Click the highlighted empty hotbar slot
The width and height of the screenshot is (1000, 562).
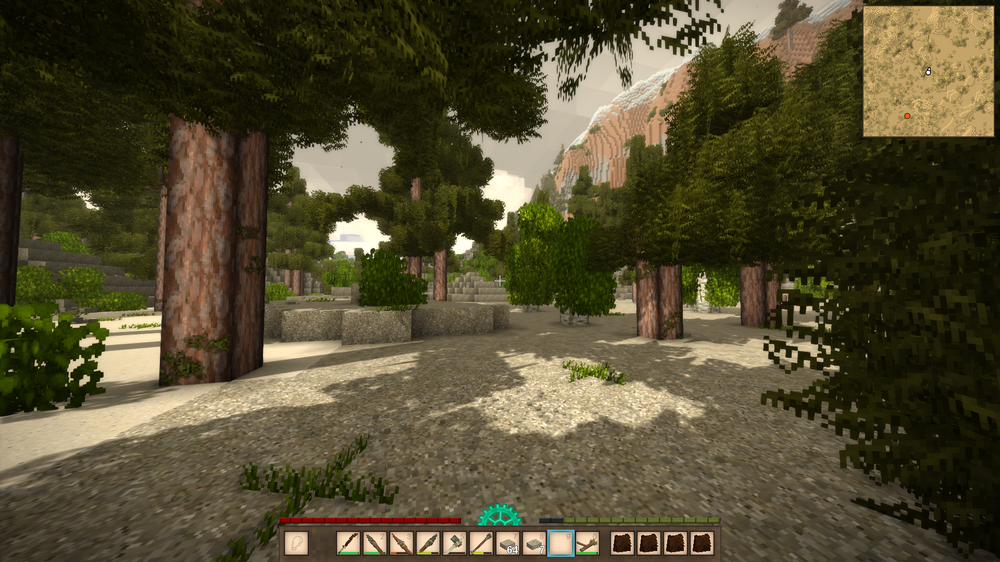click(x=561, y=543)
